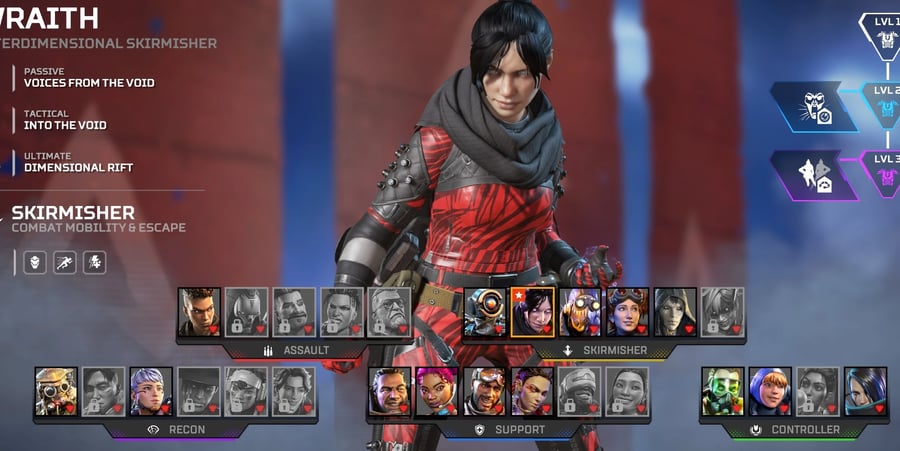Select Gibraltar from the Support legends
Viewport: 900px width, 451px height.
389,391
